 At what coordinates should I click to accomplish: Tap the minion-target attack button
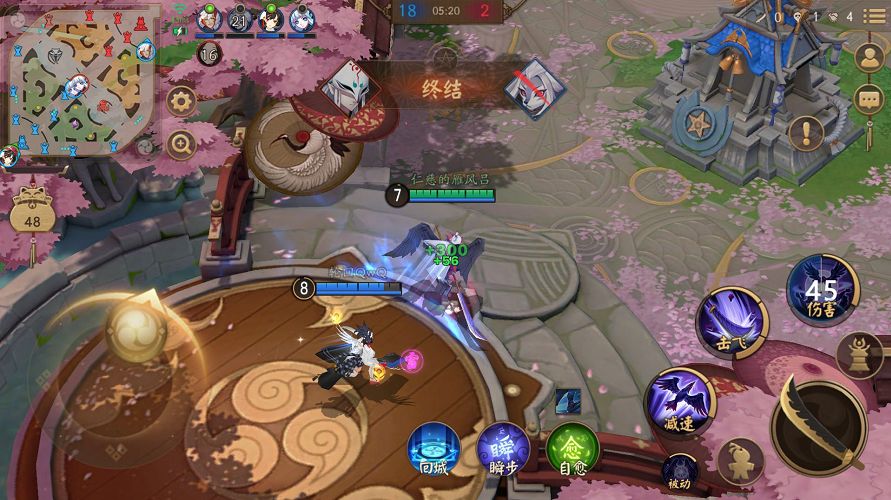tap(741, 461)
